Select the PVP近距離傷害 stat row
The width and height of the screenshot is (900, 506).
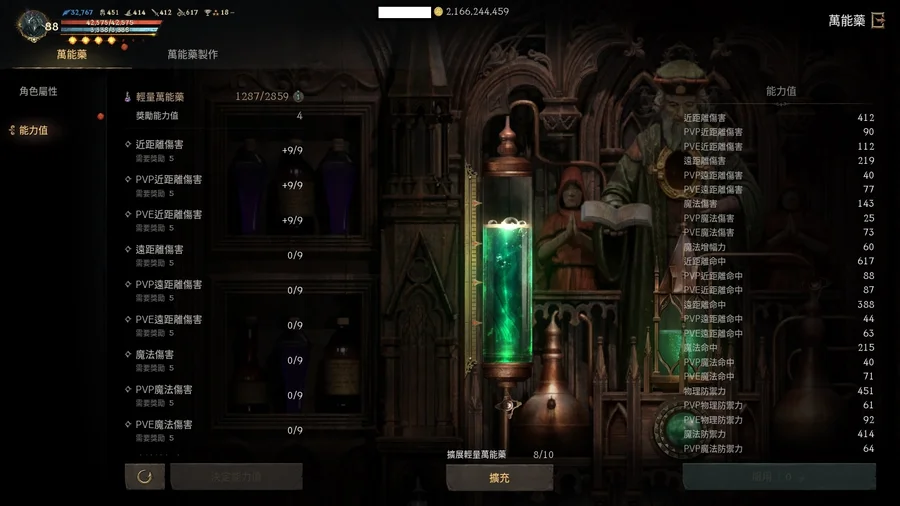tap(215, 185)
